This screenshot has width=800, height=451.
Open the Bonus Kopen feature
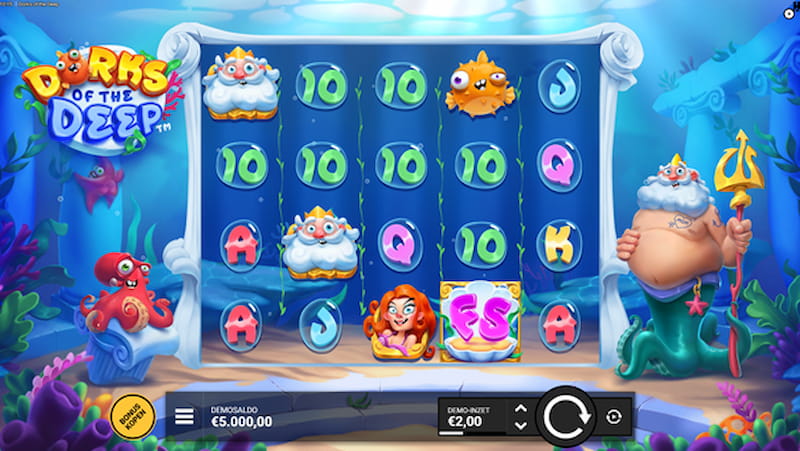coord(131,416)
